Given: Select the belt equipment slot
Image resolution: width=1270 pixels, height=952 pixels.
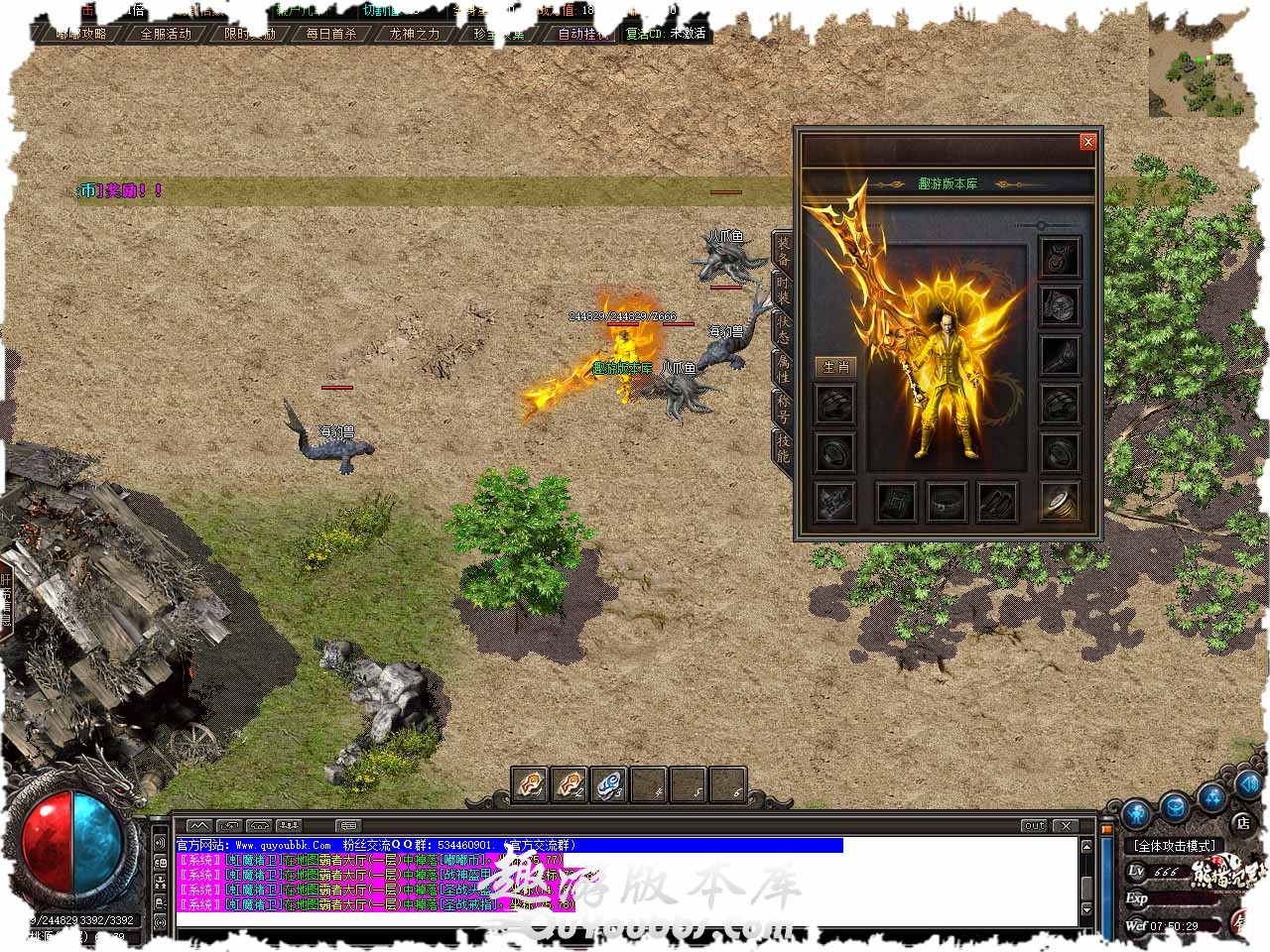Looking at the screenshot, I should [x=946, y=502].
